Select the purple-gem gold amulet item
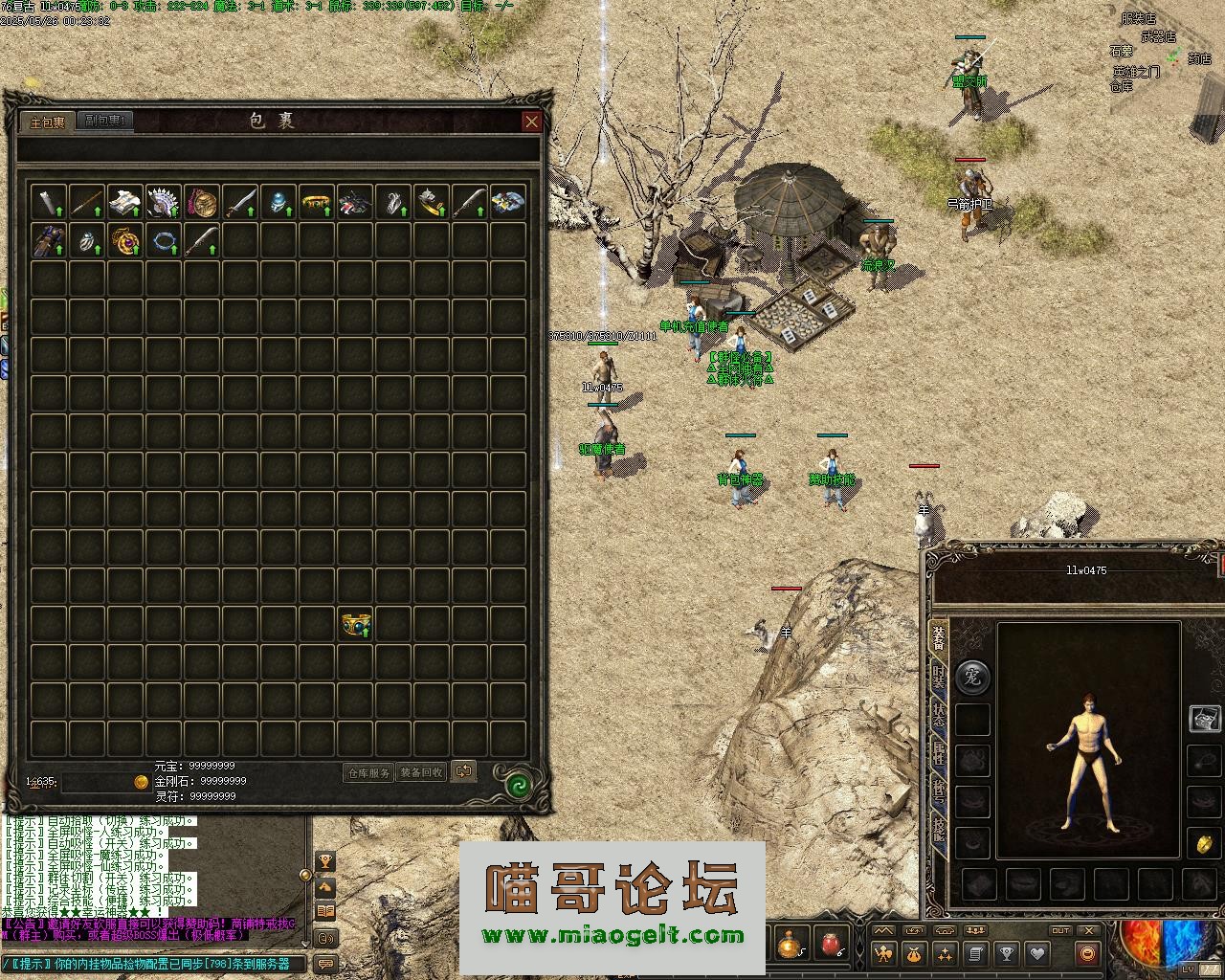1225x980 pixels. point(124,240)
